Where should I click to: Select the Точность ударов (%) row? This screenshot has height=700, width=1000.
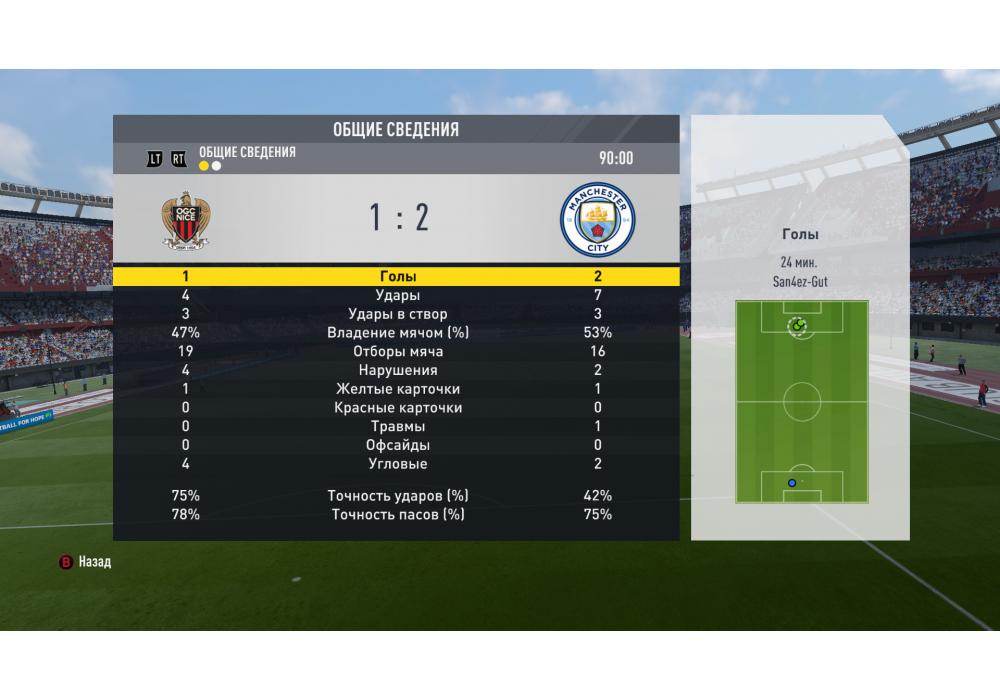[397, 496]
